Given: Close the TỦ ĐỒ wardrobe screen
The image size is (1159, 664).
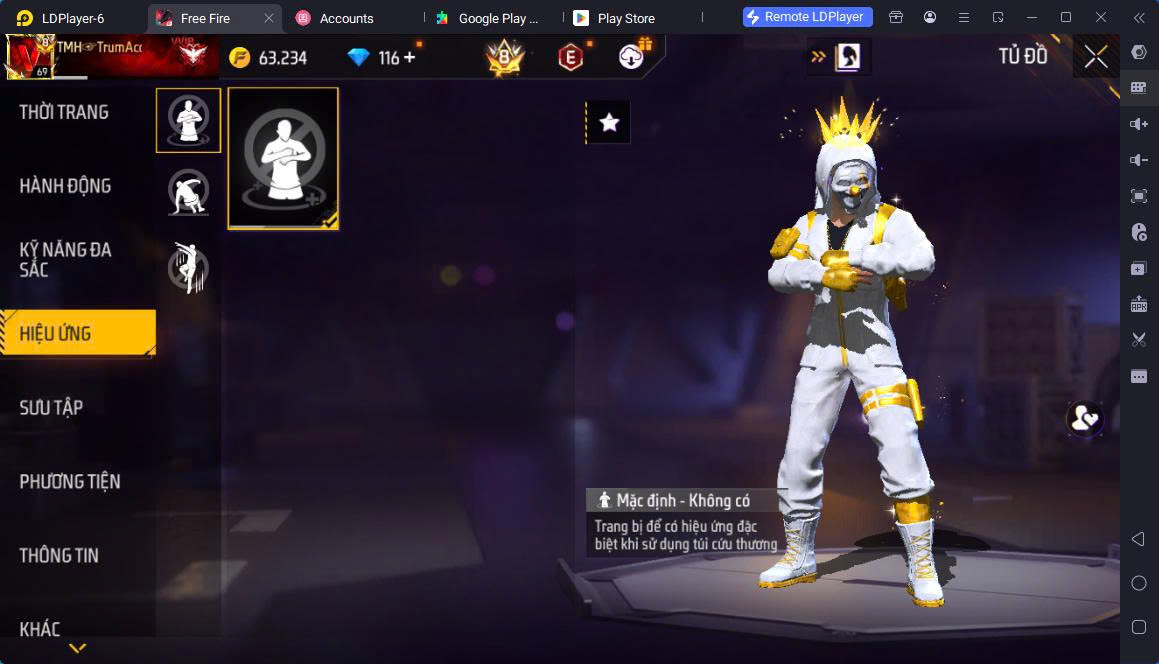Looking at the screenshot, I should 1096,57.
